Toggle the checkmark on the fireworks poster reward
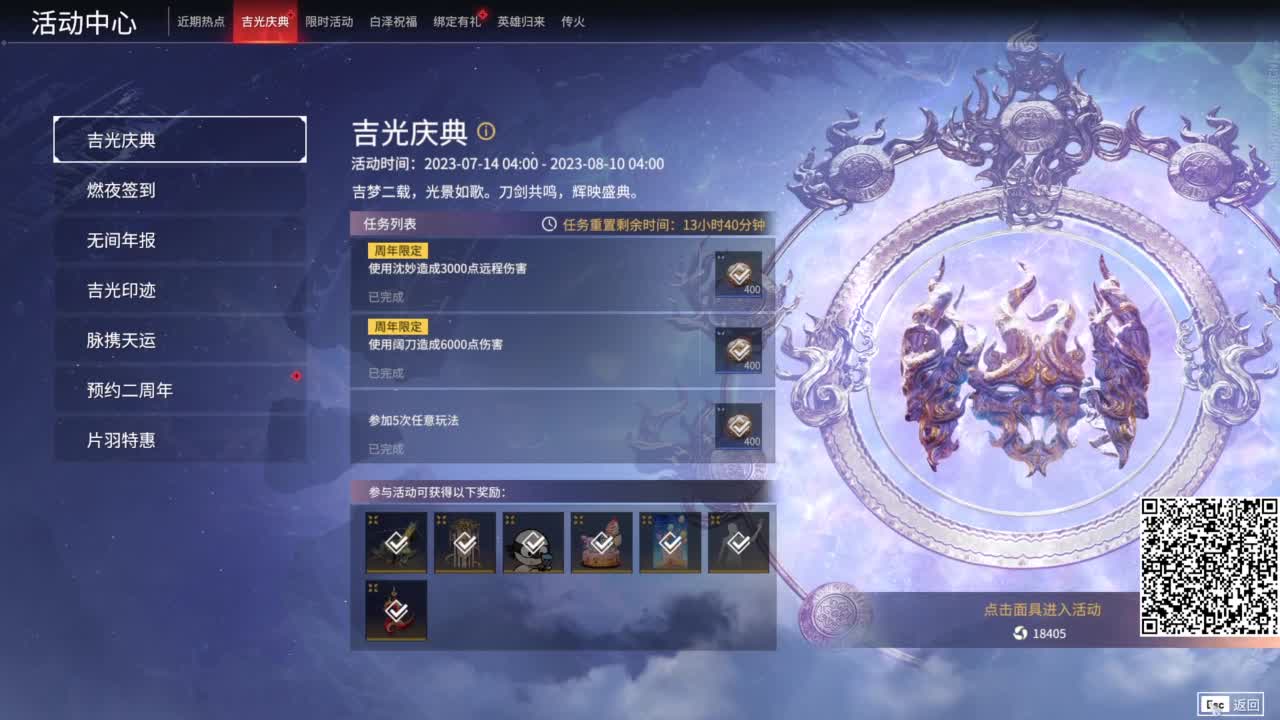This screenshot has height=720, width=1280. click(668, 543)
